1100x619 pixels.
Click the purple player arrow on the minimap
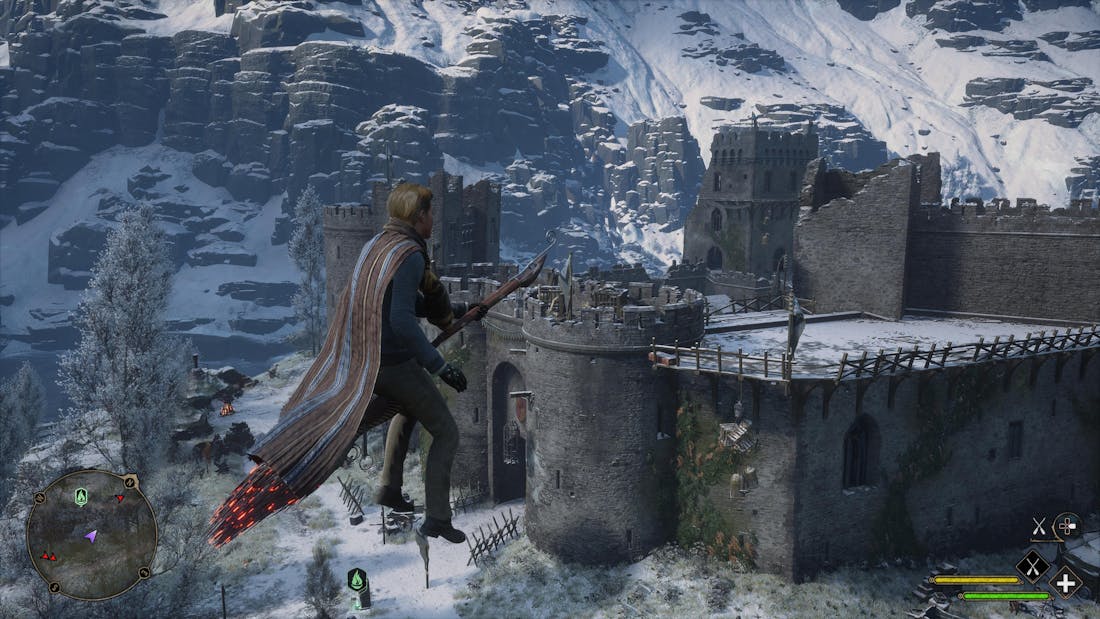(x=91, y=537)
